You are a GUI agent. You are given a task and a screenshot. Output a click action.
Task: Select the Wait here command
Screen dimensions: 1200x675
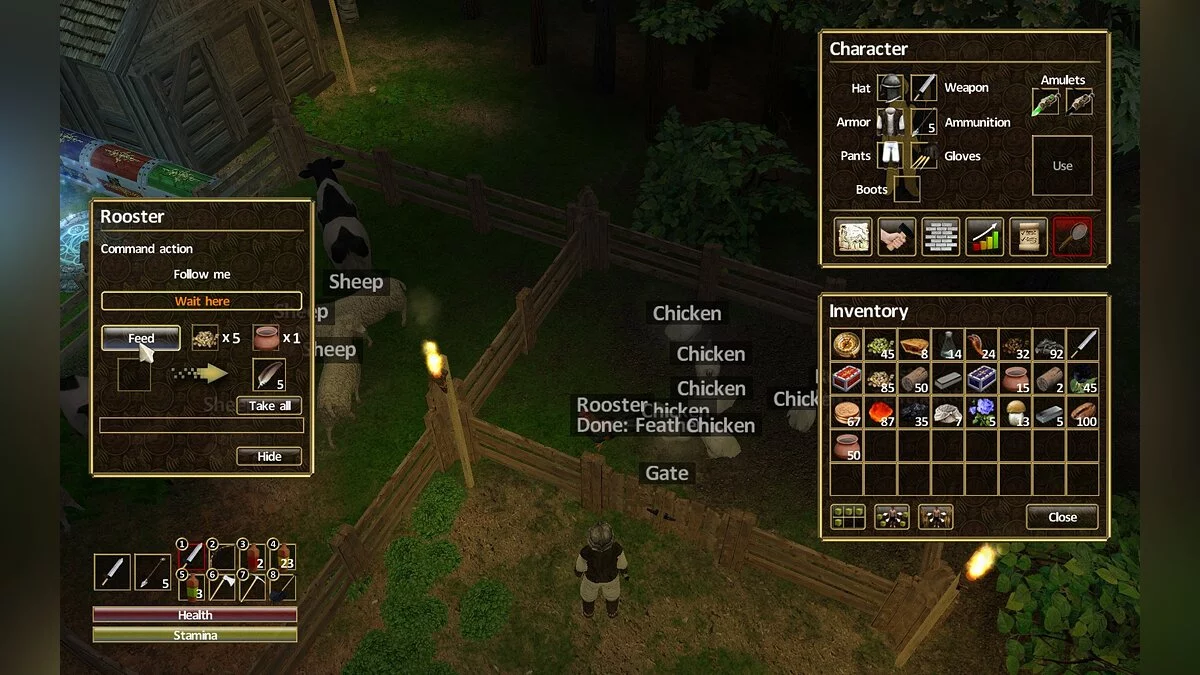pyautogui.click(x=201, y=301)
